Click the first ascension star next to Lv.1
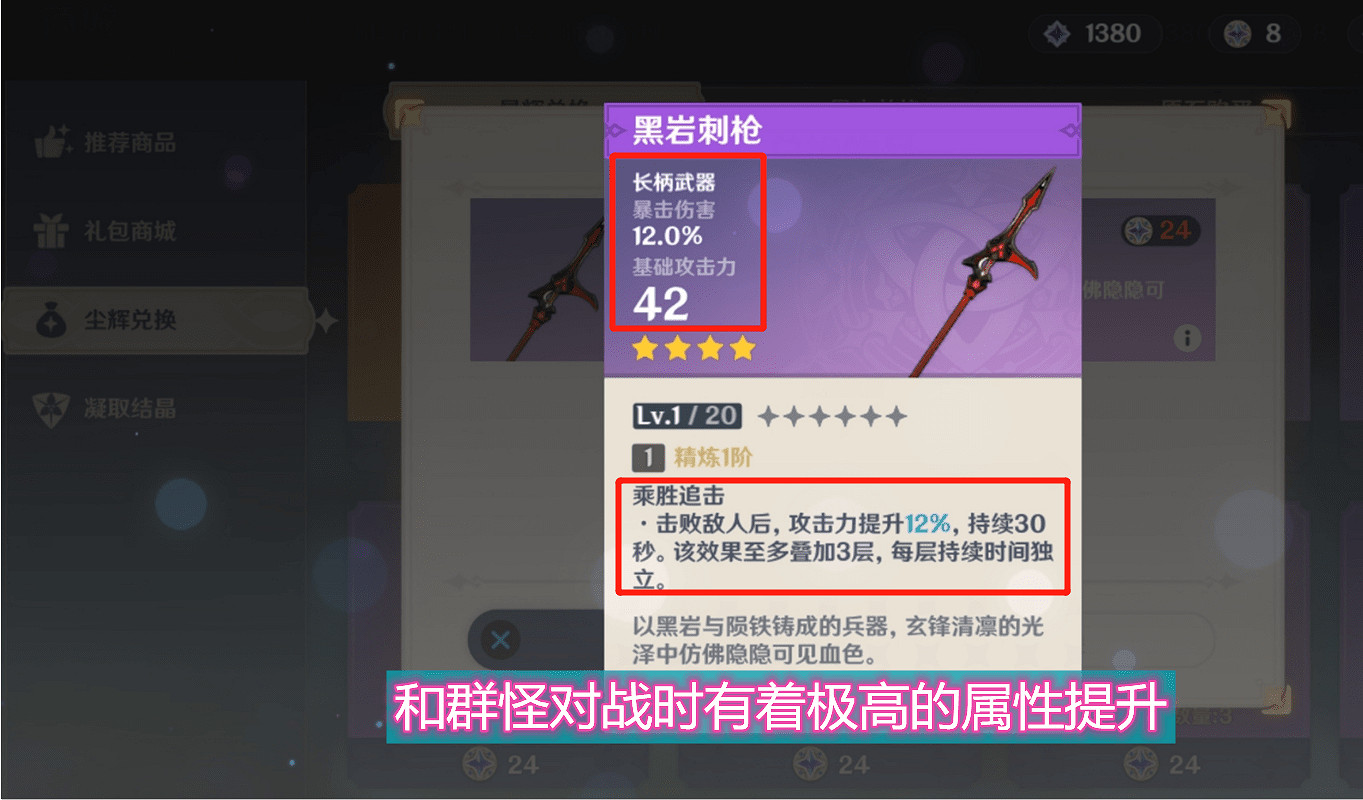 pyautogui.click(x=769, y=414)
